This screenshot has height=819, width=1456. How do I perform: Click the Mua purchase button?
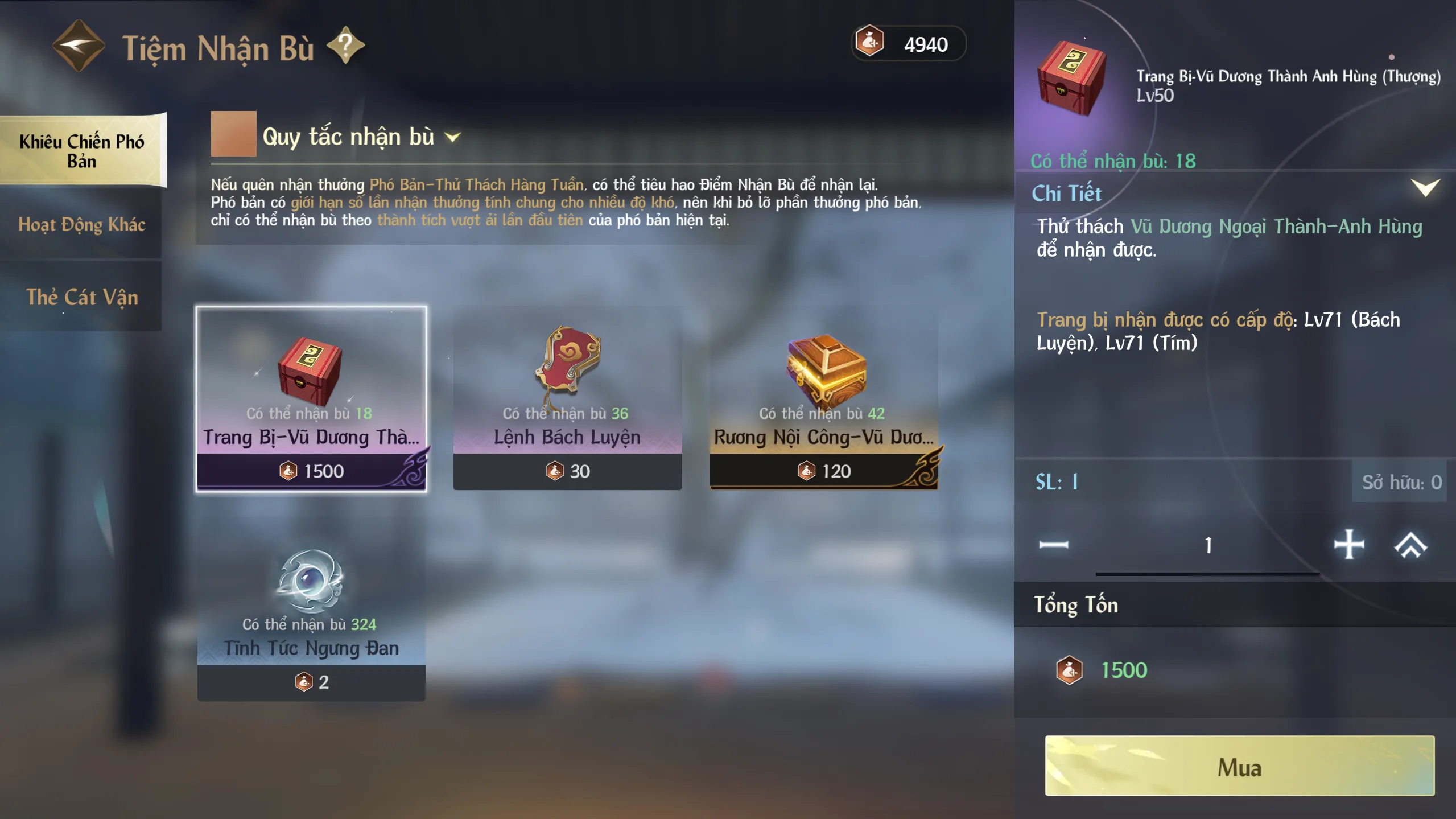pos(1239,766)
